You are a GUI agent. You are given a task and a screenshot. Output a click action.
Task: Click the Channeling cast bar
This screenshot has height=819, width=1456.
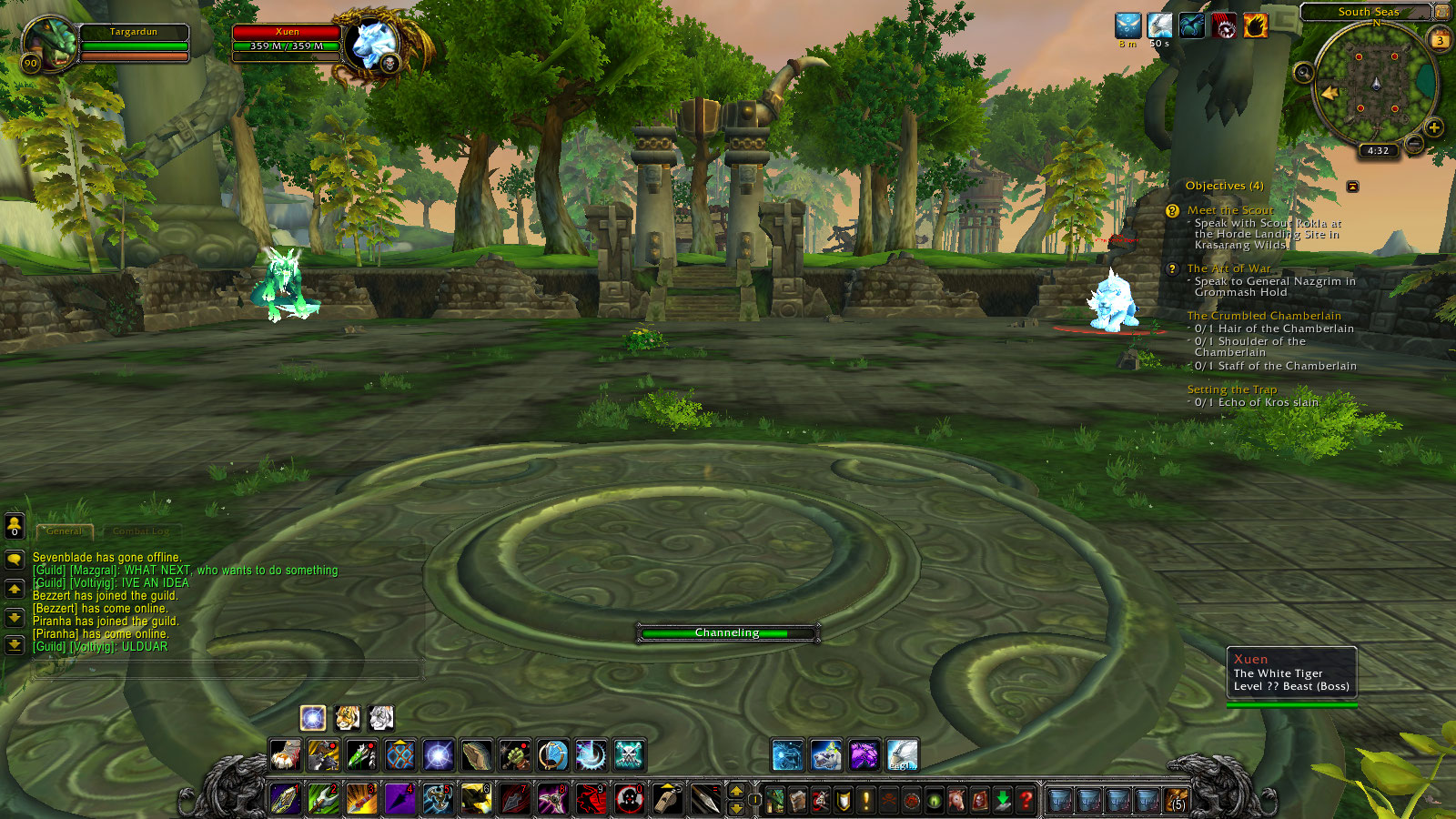tap(728, 632)
